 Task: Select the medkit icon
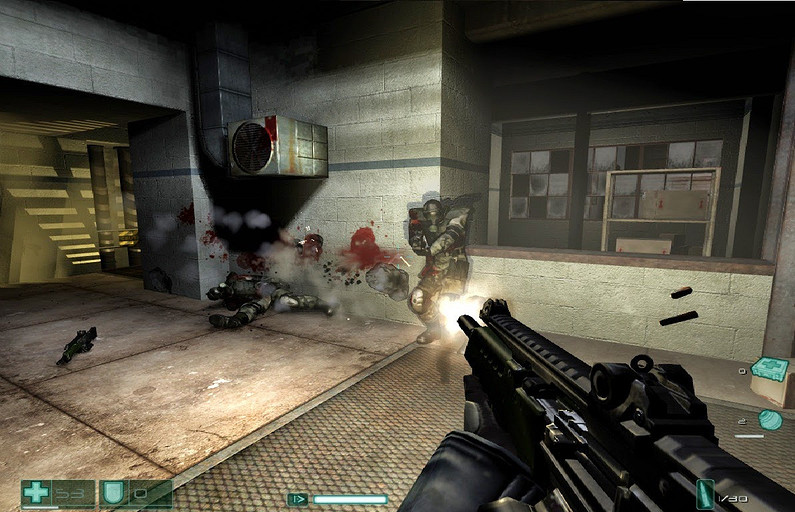coord(769,370)
